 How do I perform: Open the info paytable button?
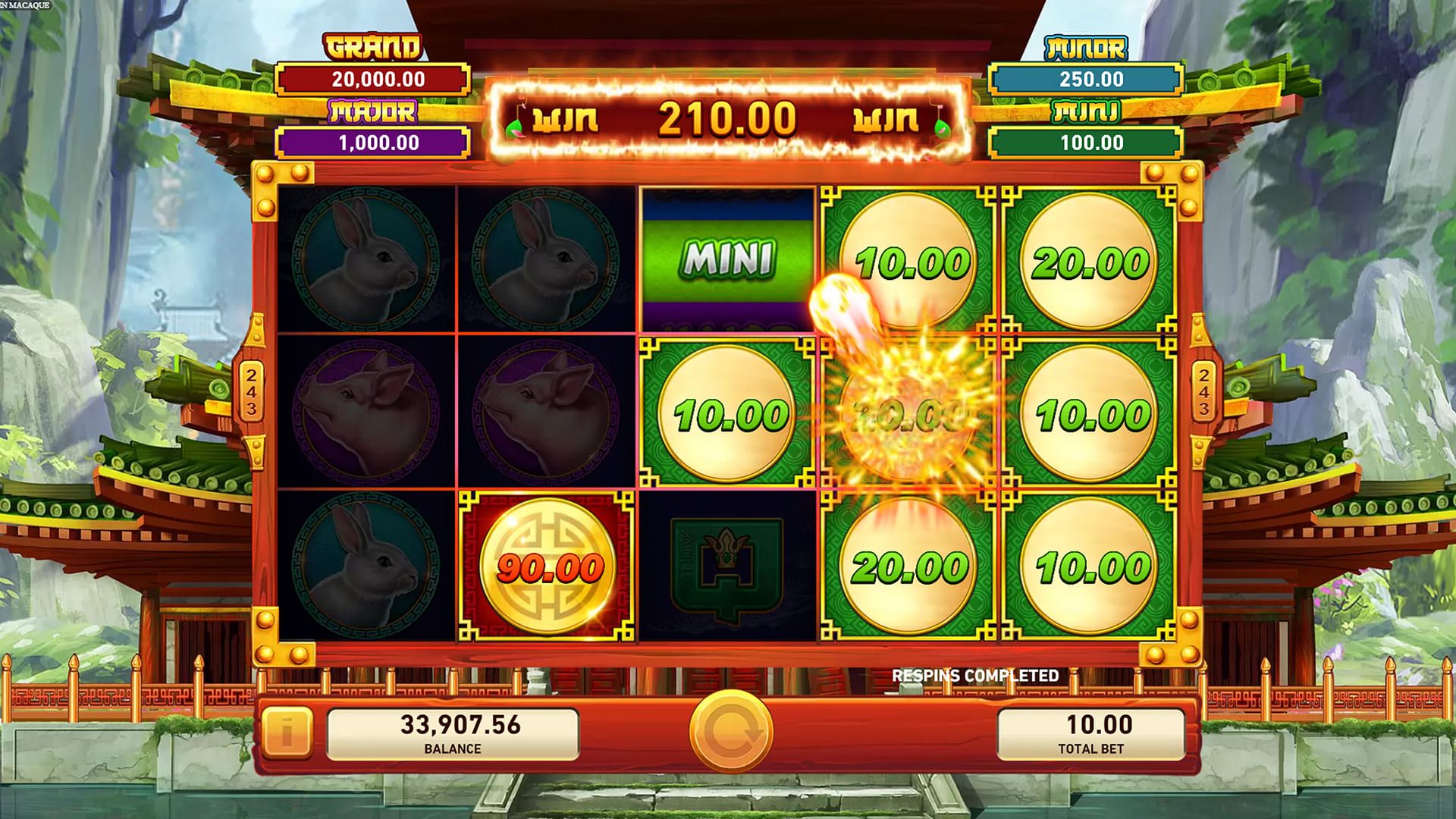point(287,733)
